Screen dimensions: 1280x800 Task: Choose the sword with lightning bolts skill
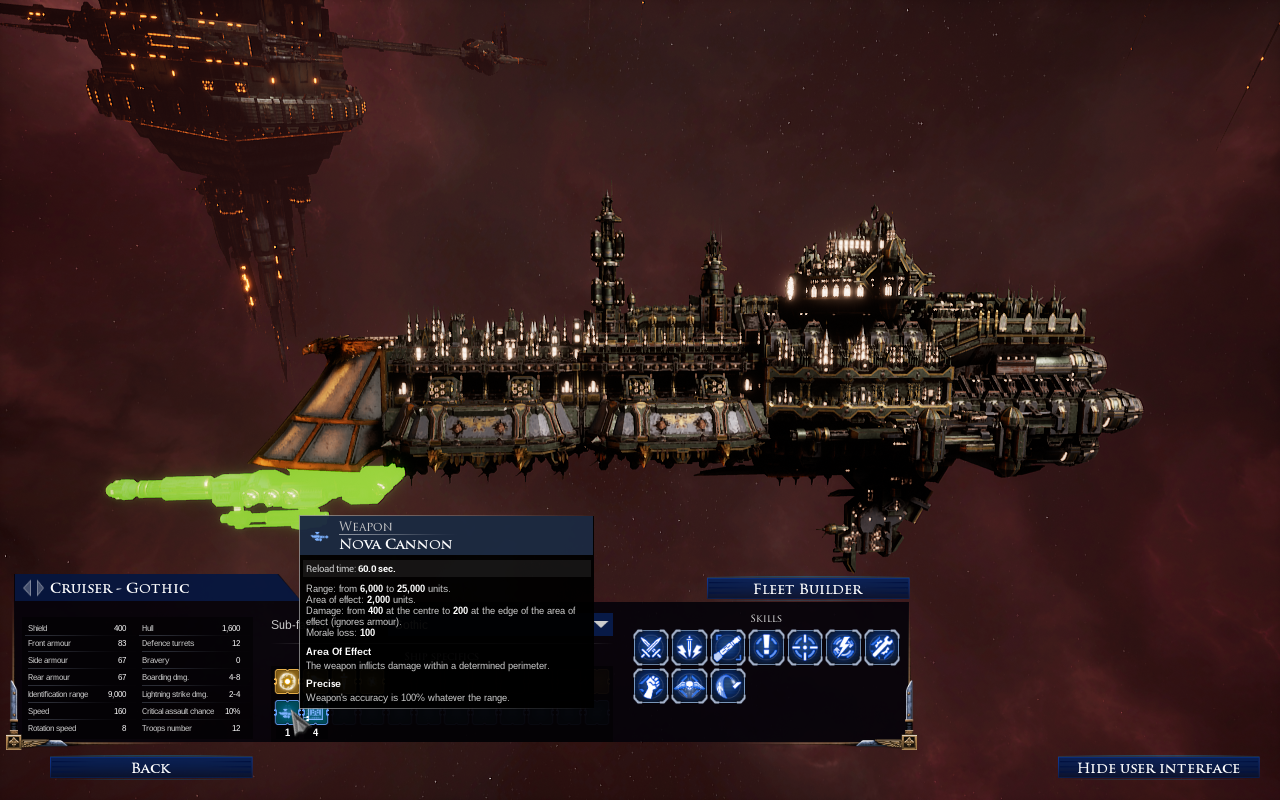click(x=689, y=648)
